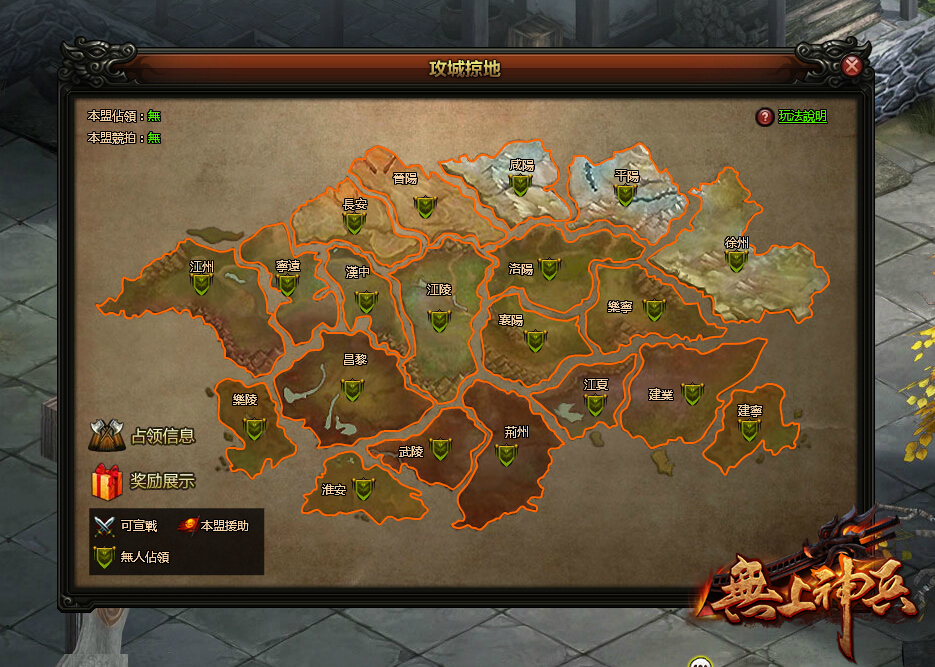This screenshot has height=667, width=935.
Task: Select the 漢中 city shield
Action: [x=366, y=301]
